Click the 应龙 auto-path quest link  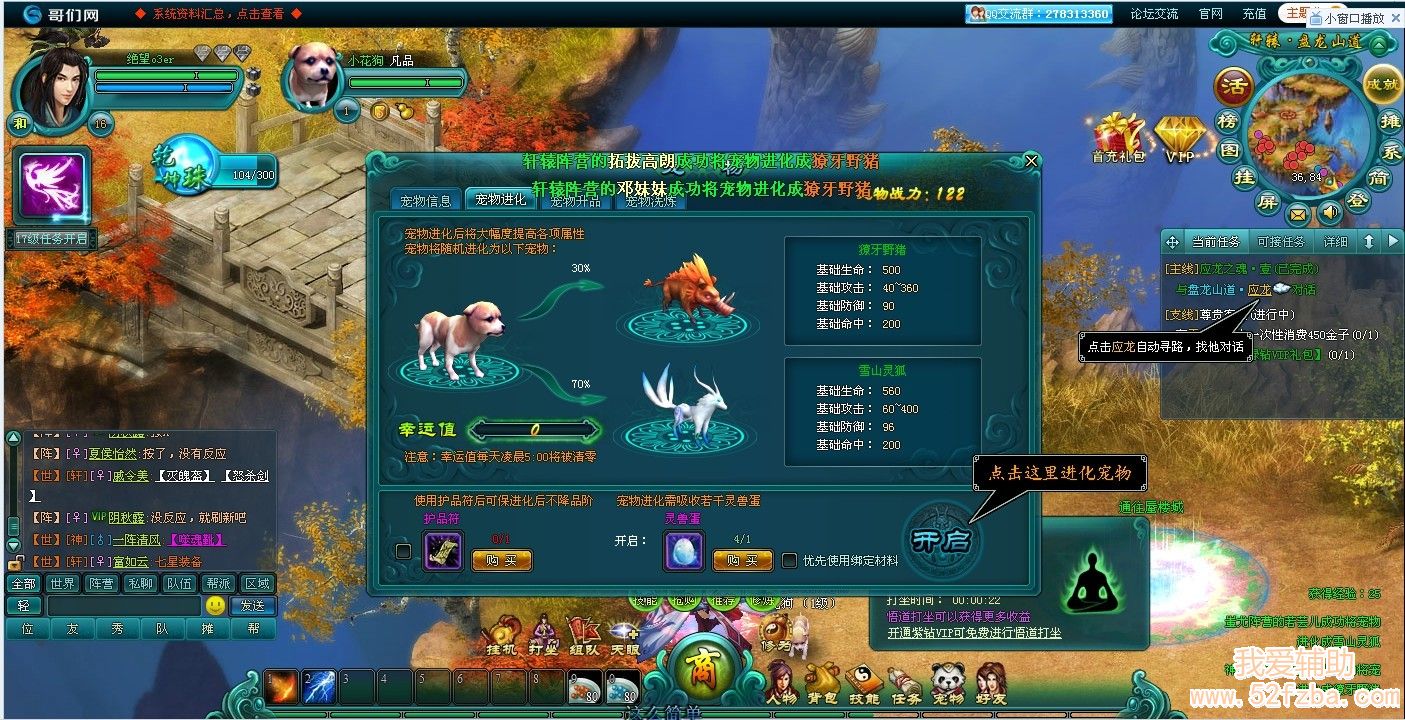coord(1259,290)
